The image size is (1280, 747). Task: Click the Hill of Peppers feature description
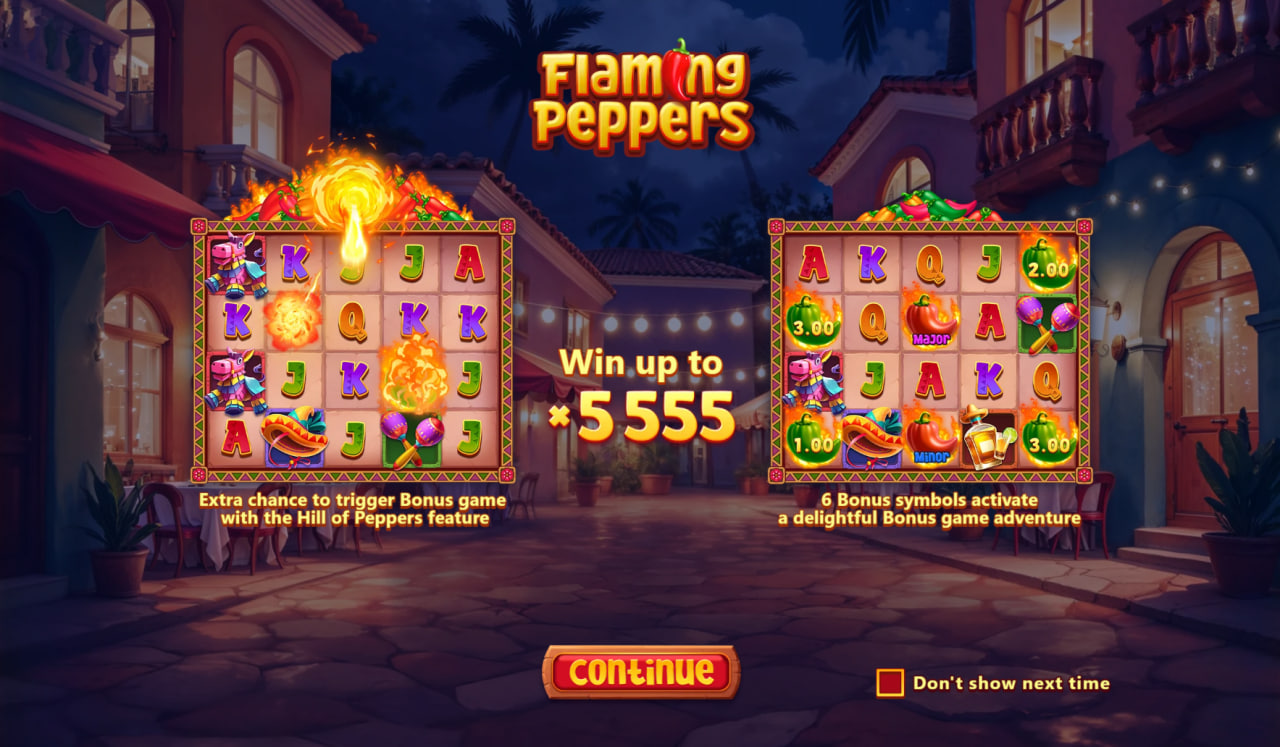point(353,505)
